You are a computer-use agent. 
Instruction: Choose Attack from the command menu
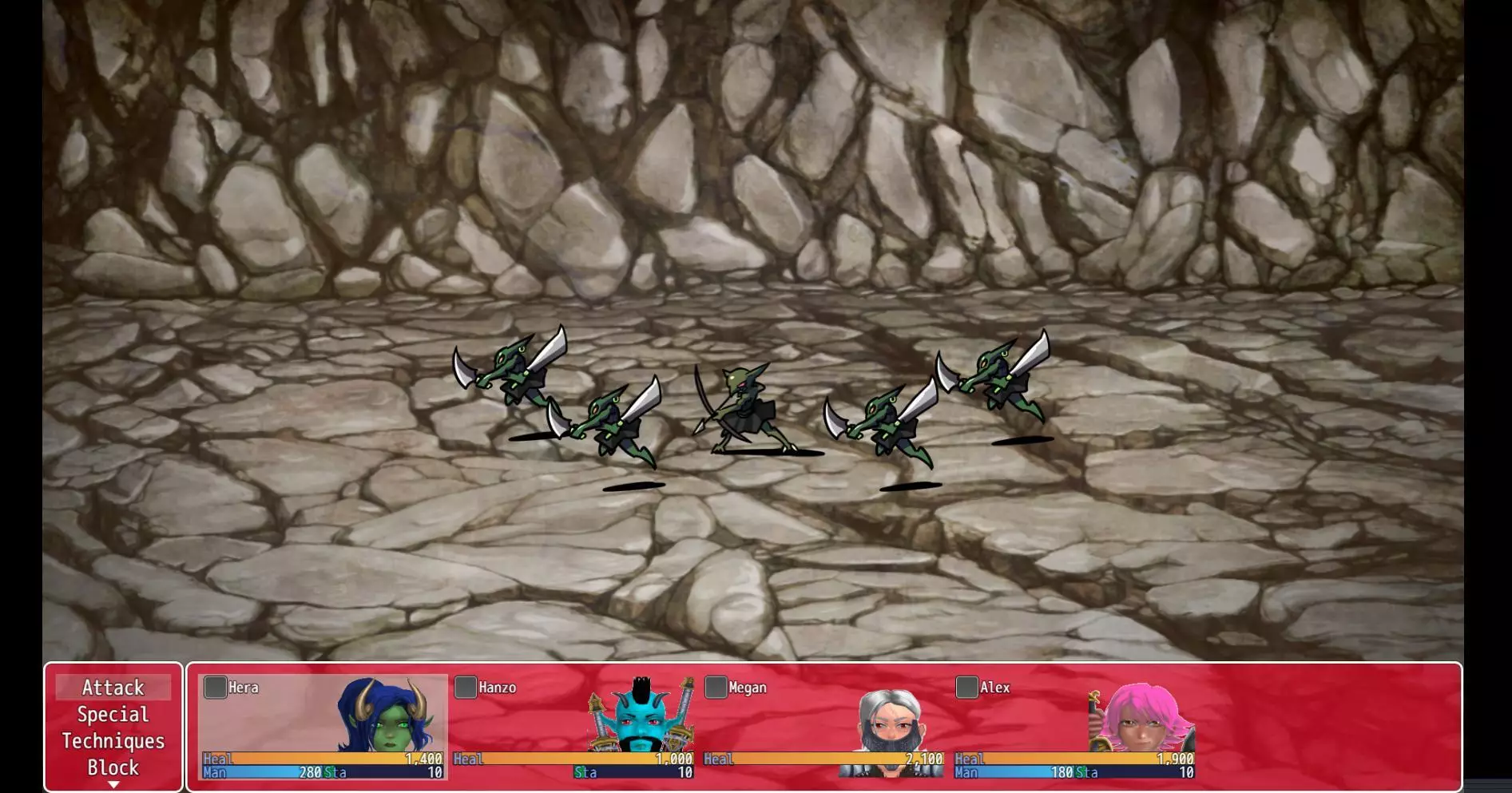[114, 687]
